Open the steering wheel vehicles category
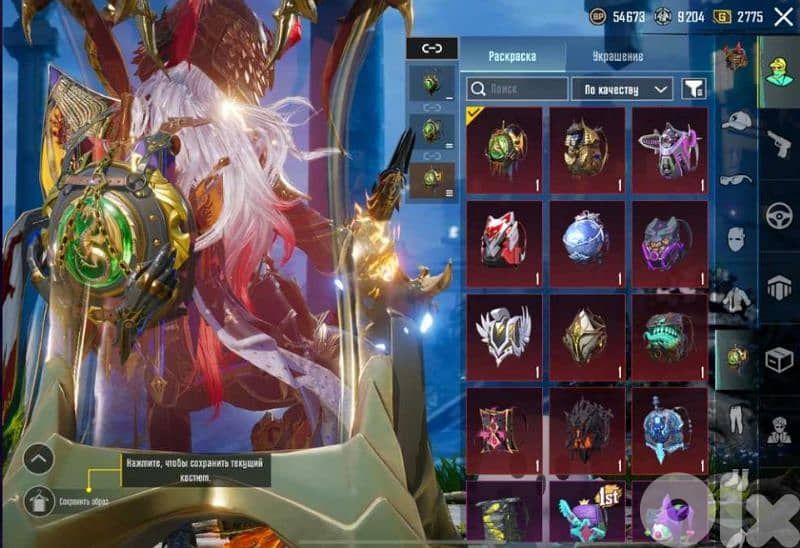The height and width of the screenshot is (548, 800). (x=778, y=215)
